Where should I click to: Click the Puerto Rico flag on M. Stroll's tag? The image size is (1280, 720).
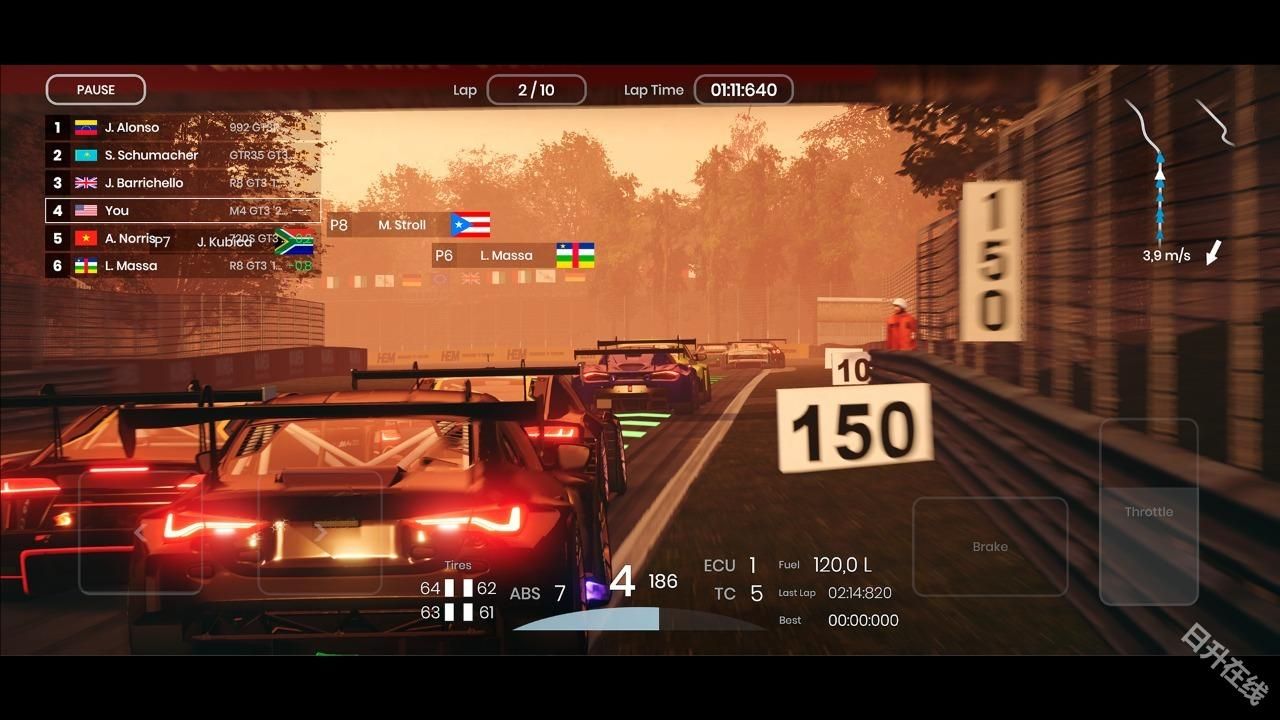point(470,224)
